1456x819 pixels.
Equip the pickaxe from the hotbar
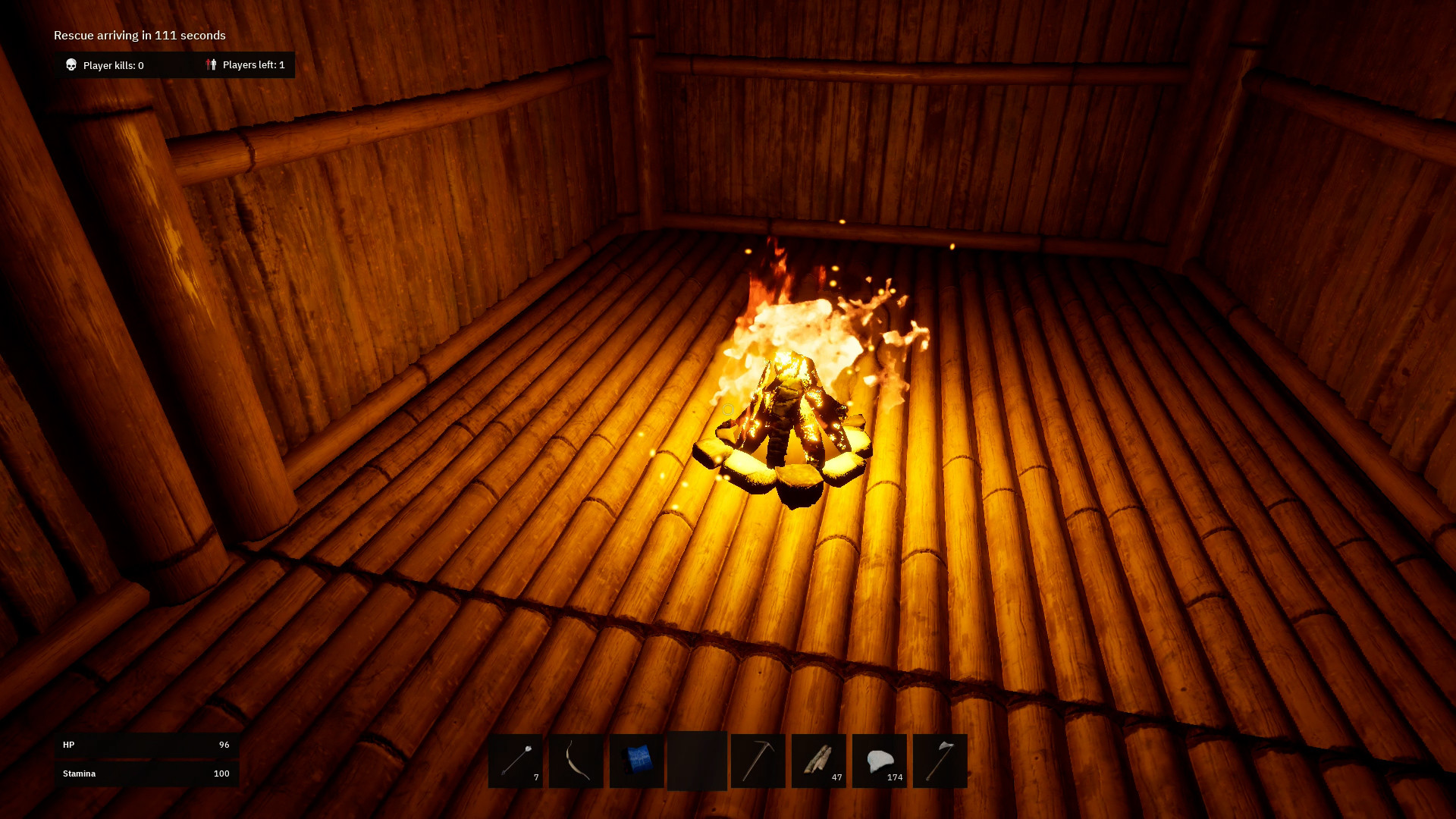point(758,761)
